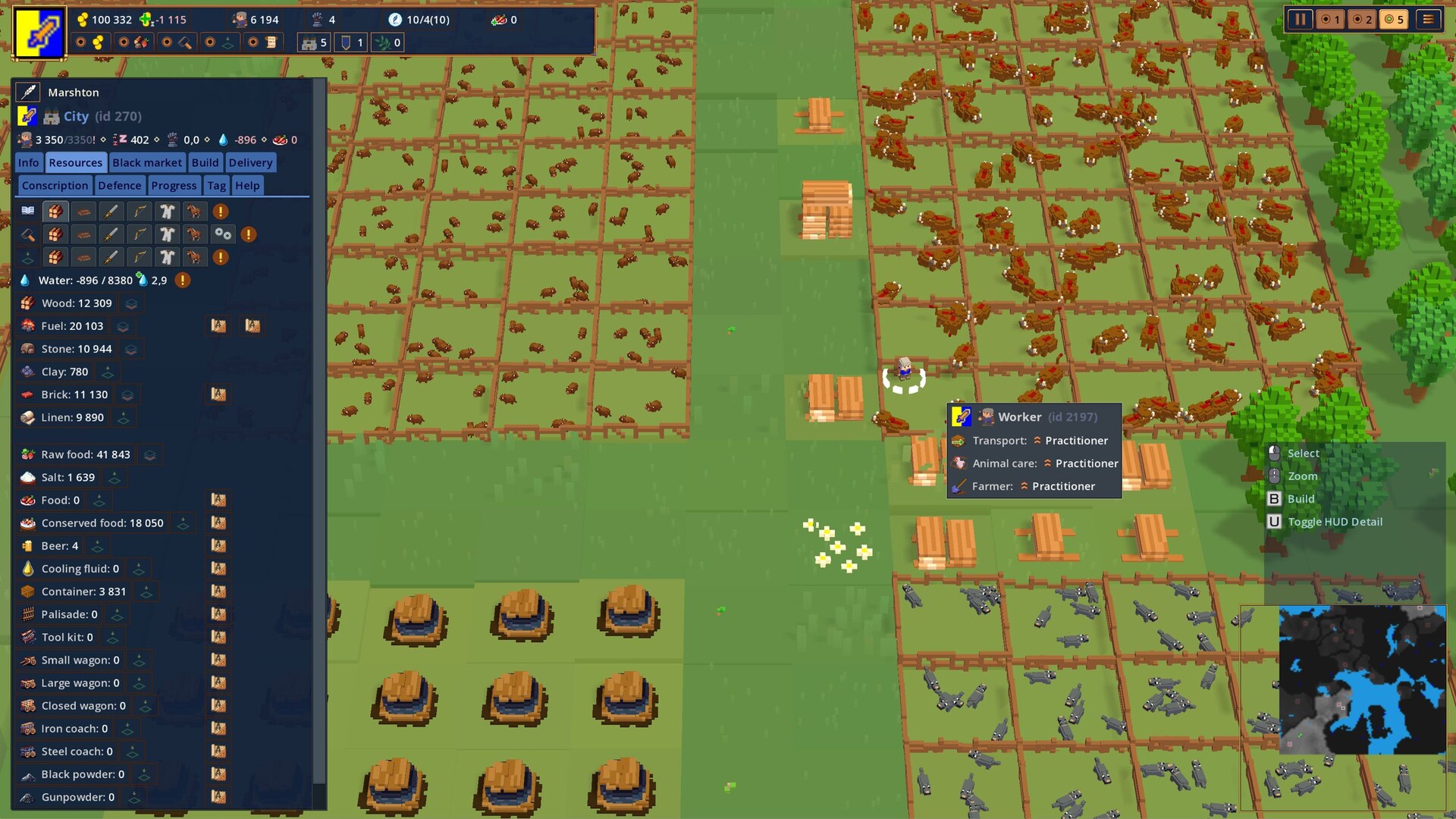Open the Help tab
Image resolution: width=1456 pixels, height=819 pixels.
tap(247, 185)
